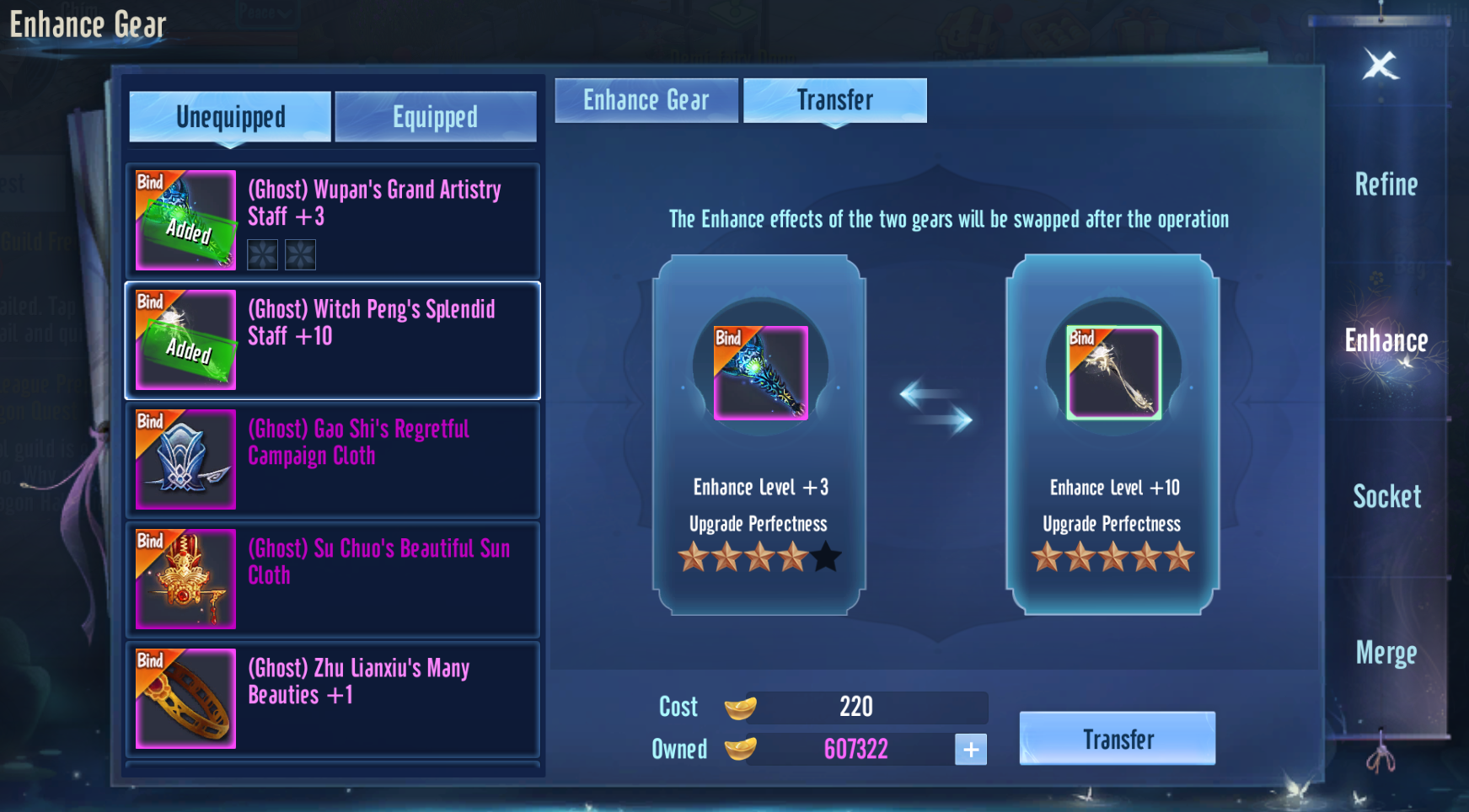Go to the Enhance section
Viewport: 1469px width, 812px height.
tap(1386, 341)
